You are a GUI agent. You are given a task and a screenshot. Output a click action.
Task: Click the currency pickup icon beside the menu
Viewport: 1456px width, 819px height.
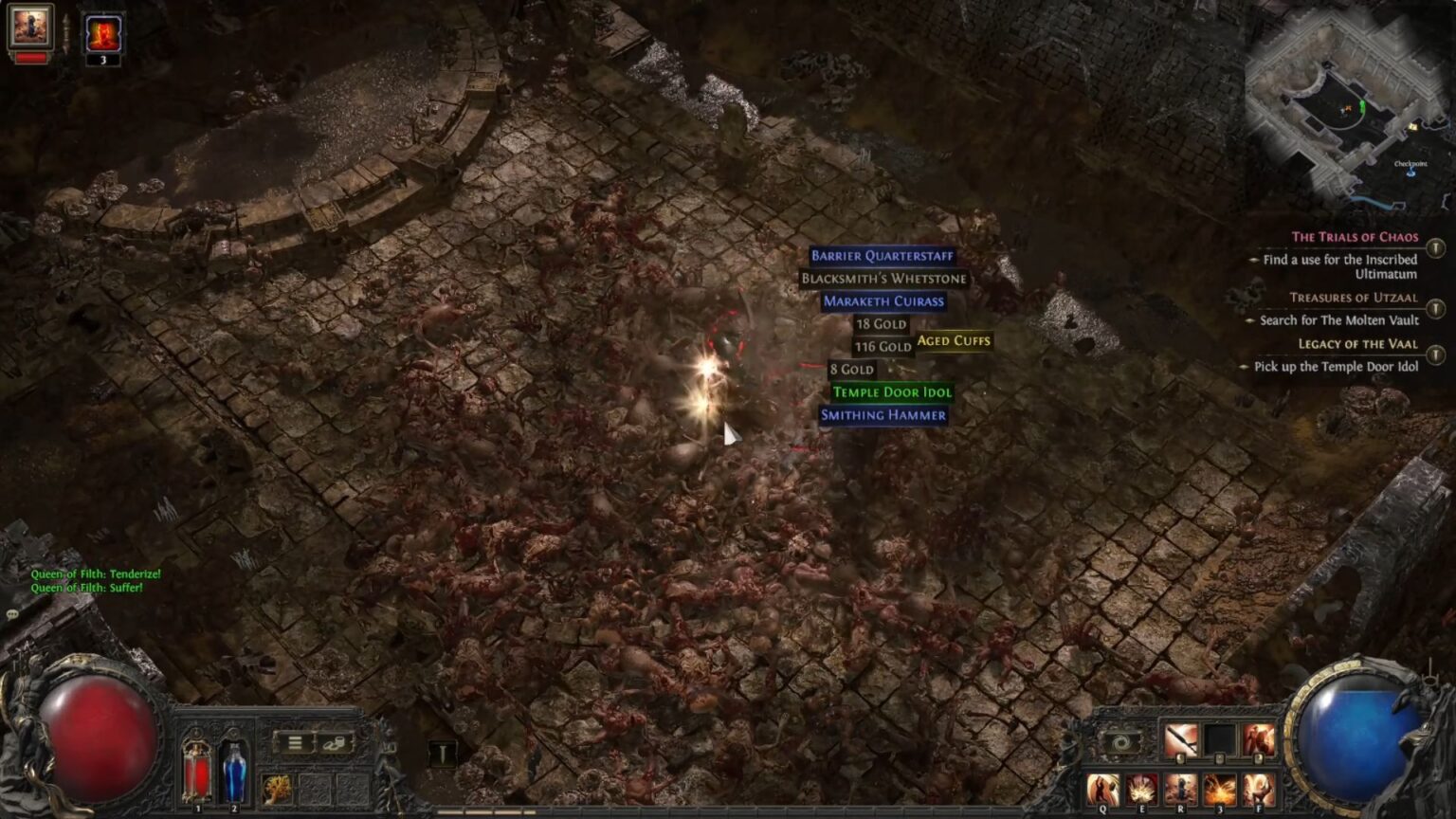pyautogui.click(x=334, y=742)
